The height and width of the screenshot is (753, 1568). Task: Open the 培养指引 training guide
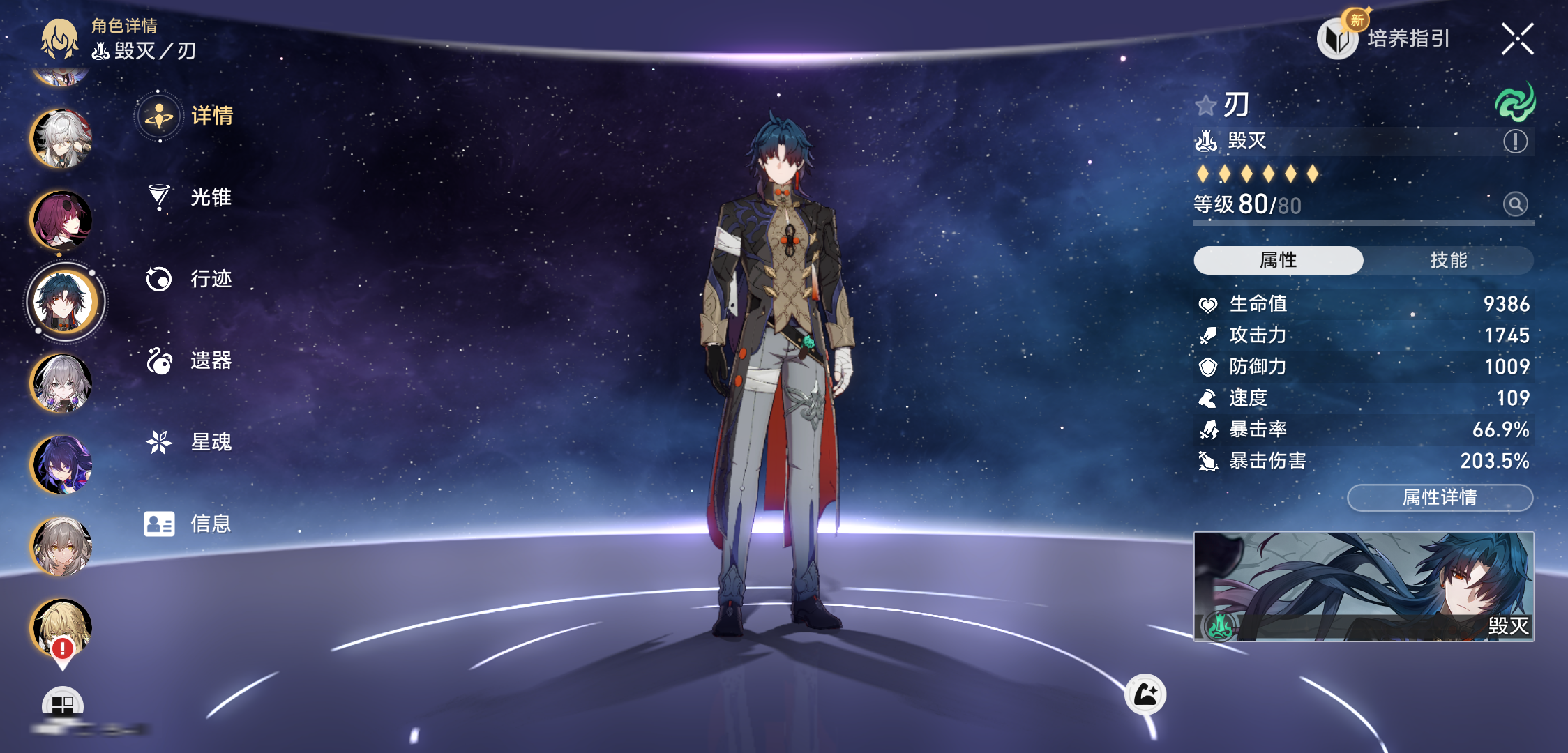point(1386,39)
